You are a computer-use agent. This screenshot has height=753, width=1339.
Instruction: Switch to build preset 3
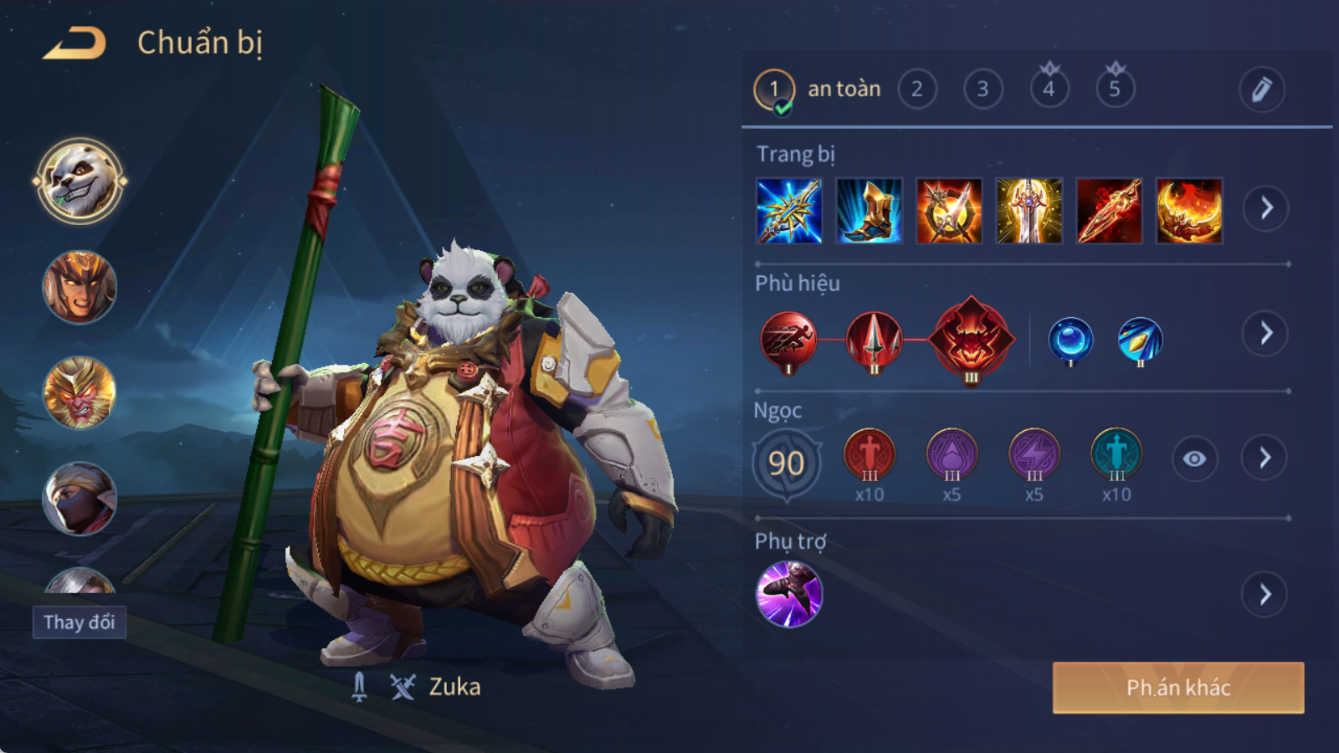click(983, 90)
